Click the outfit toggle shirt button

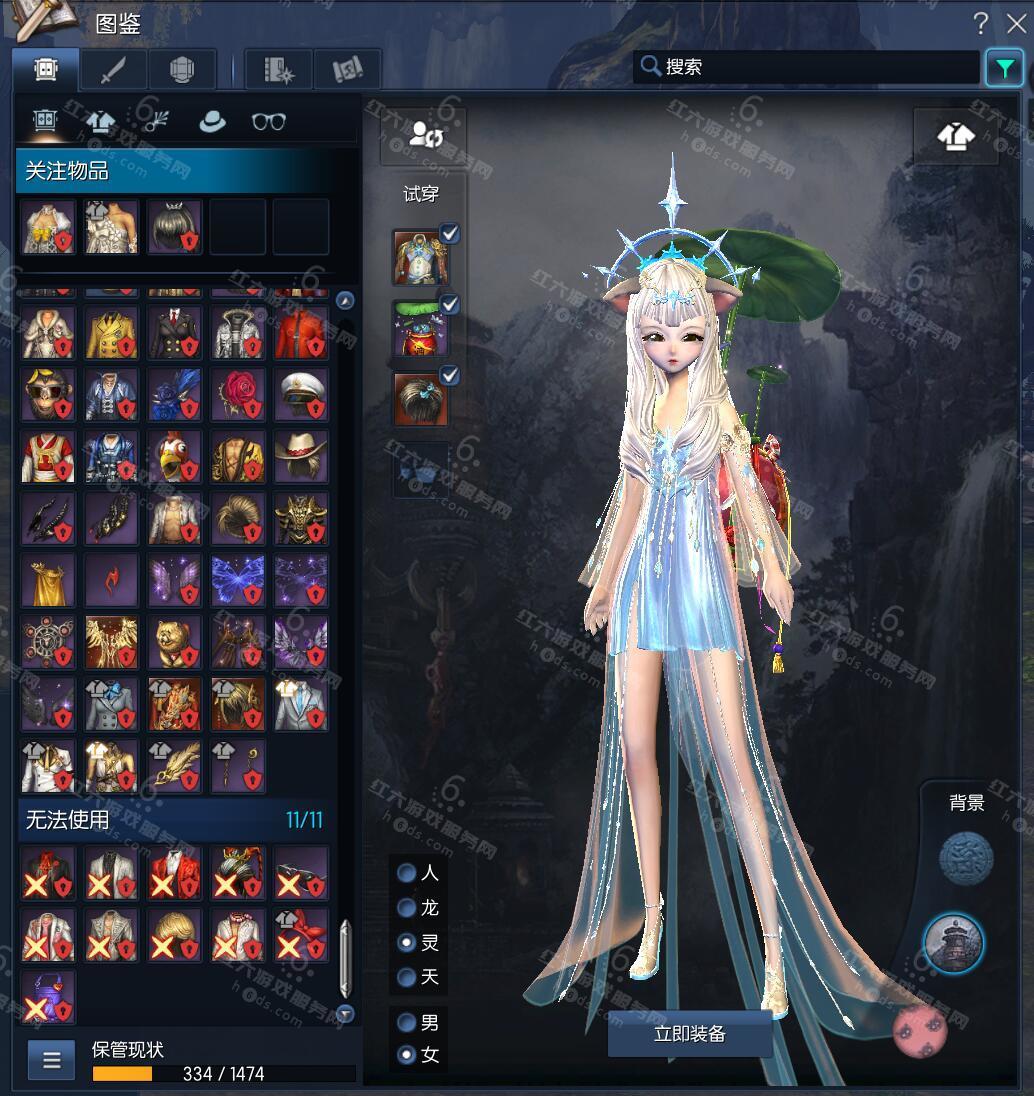click(955, 136)
